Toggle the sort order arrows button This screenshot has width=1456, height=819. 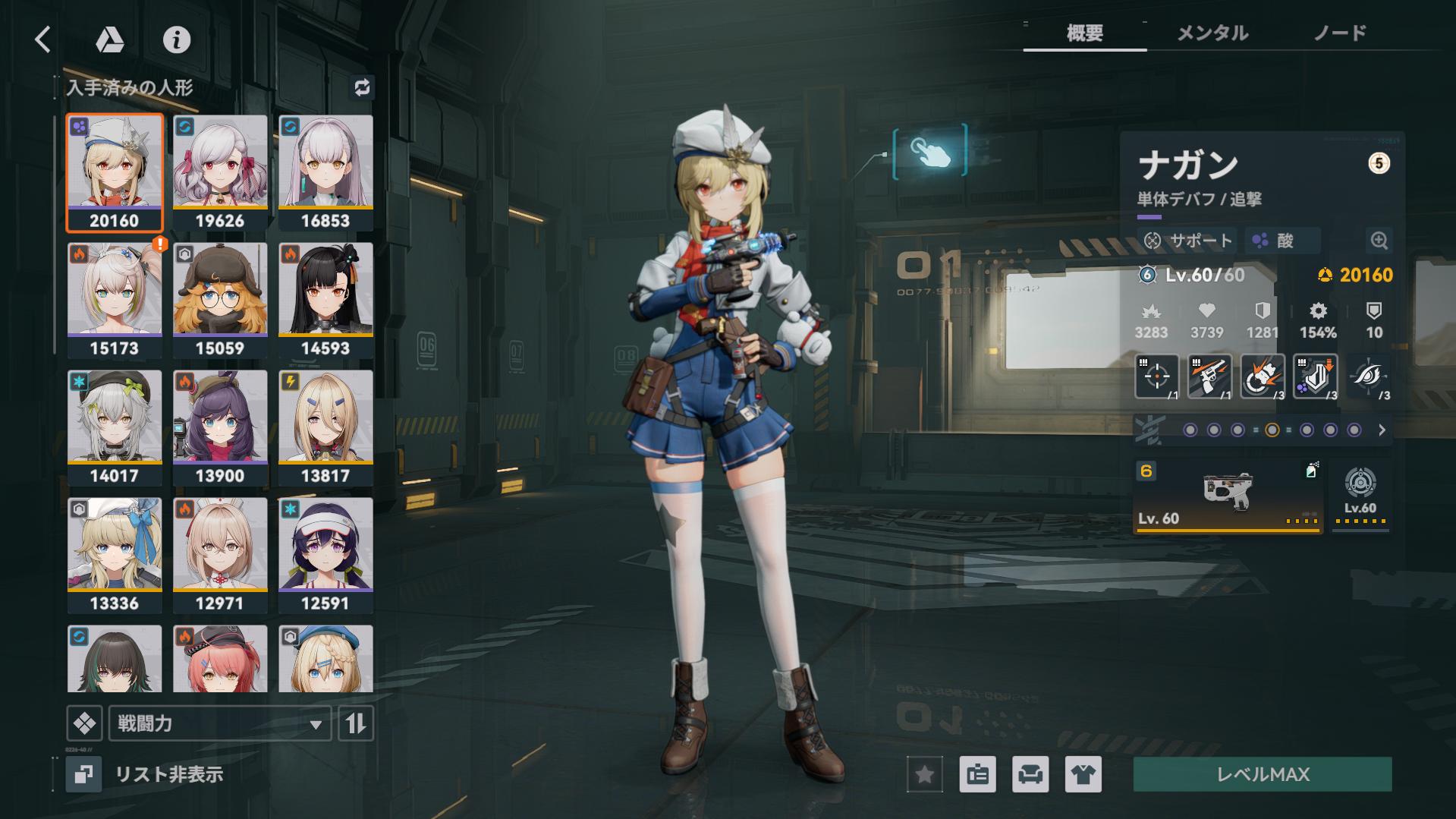[x=356, y=723]
